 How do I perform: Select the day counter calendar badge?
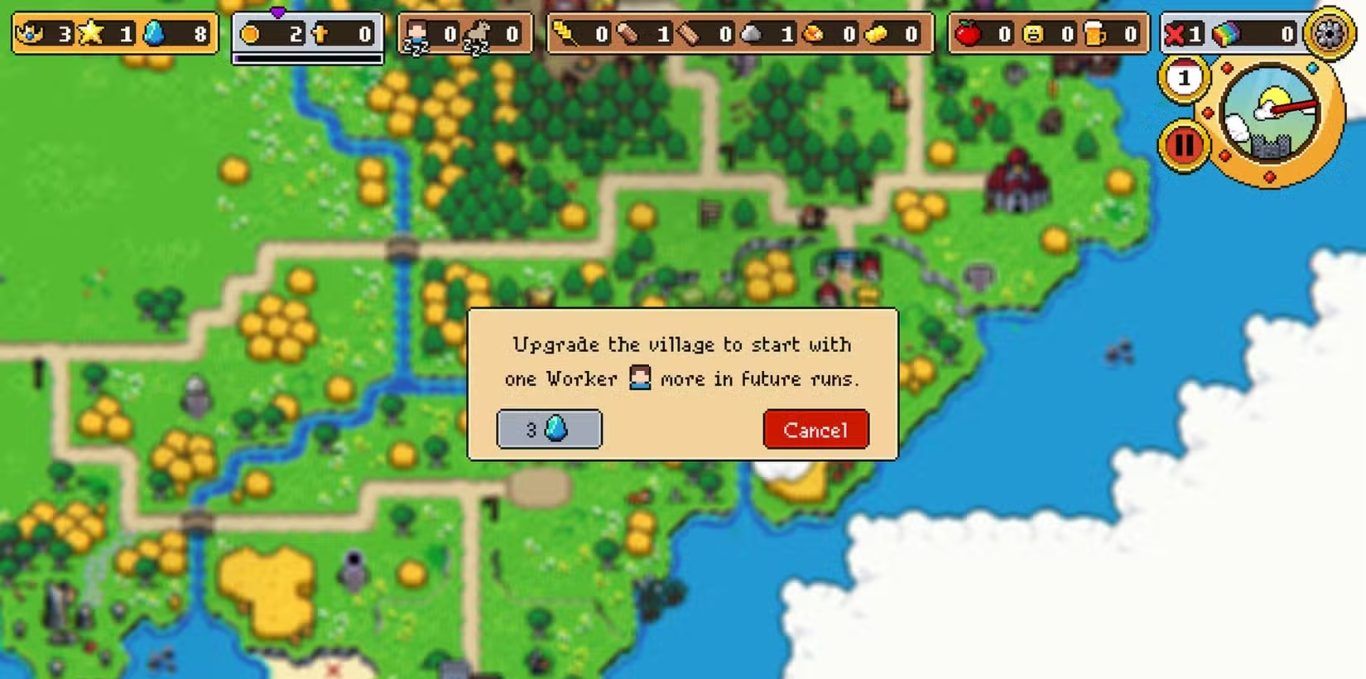coord(1184,78)
